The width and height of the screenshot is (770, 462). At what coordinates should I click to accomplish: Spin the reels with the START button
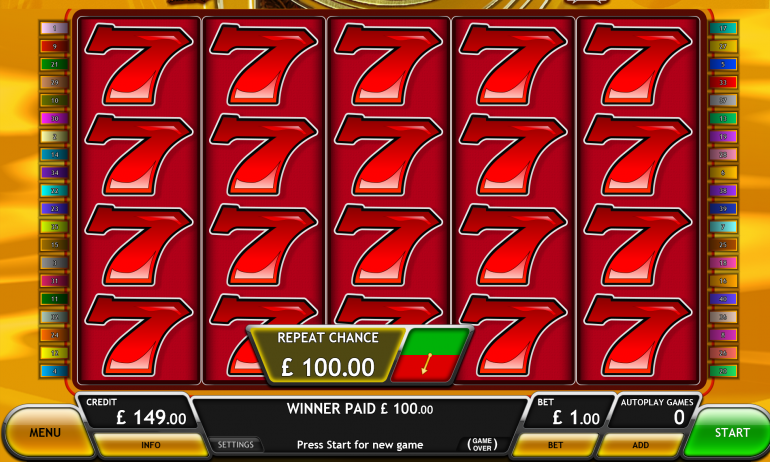coord(731,432)
